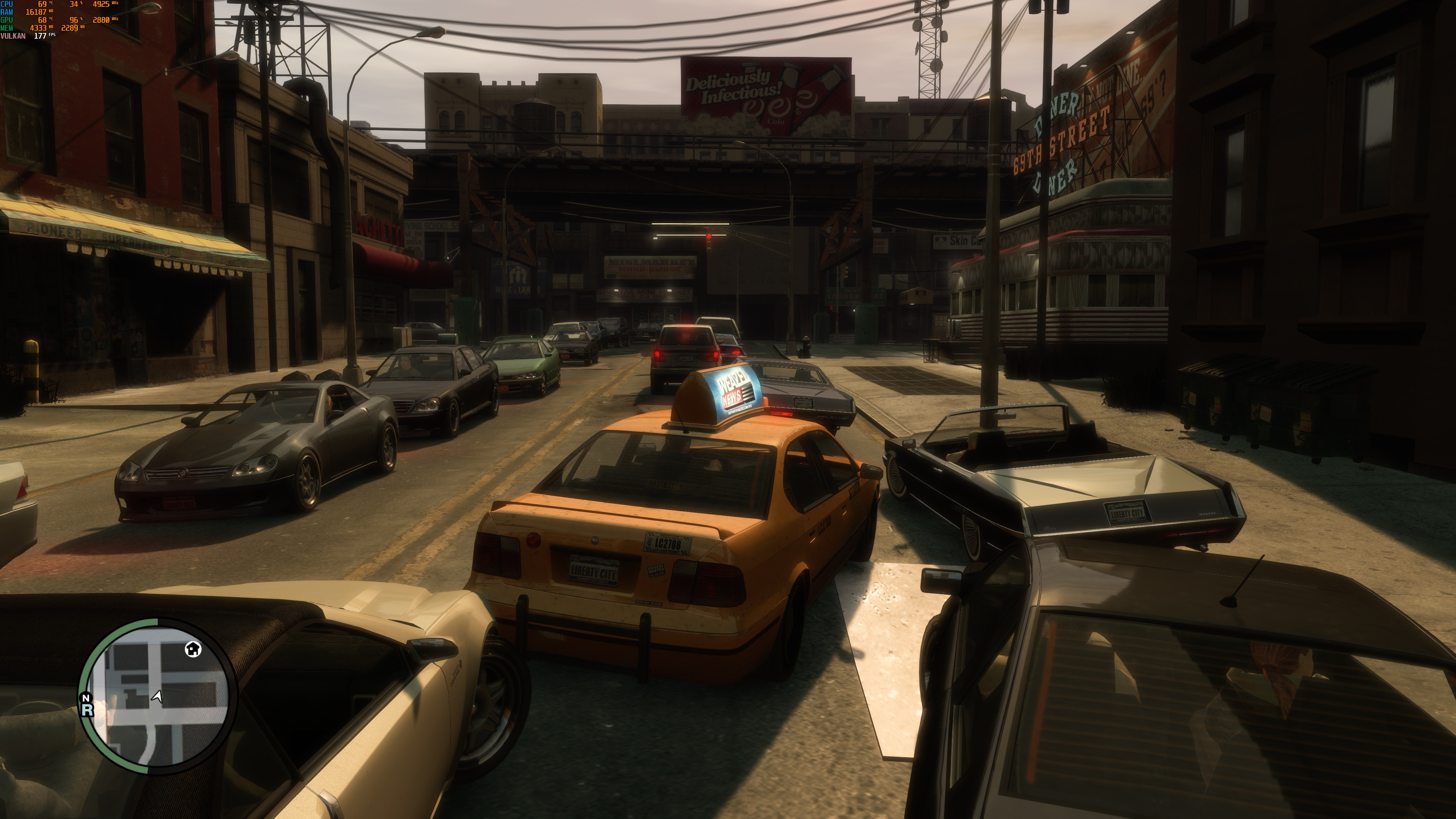Viewport: 1456px width, 819px height.
Task: Click the white player arrow on the radar
Action: (x=157, y=697)
